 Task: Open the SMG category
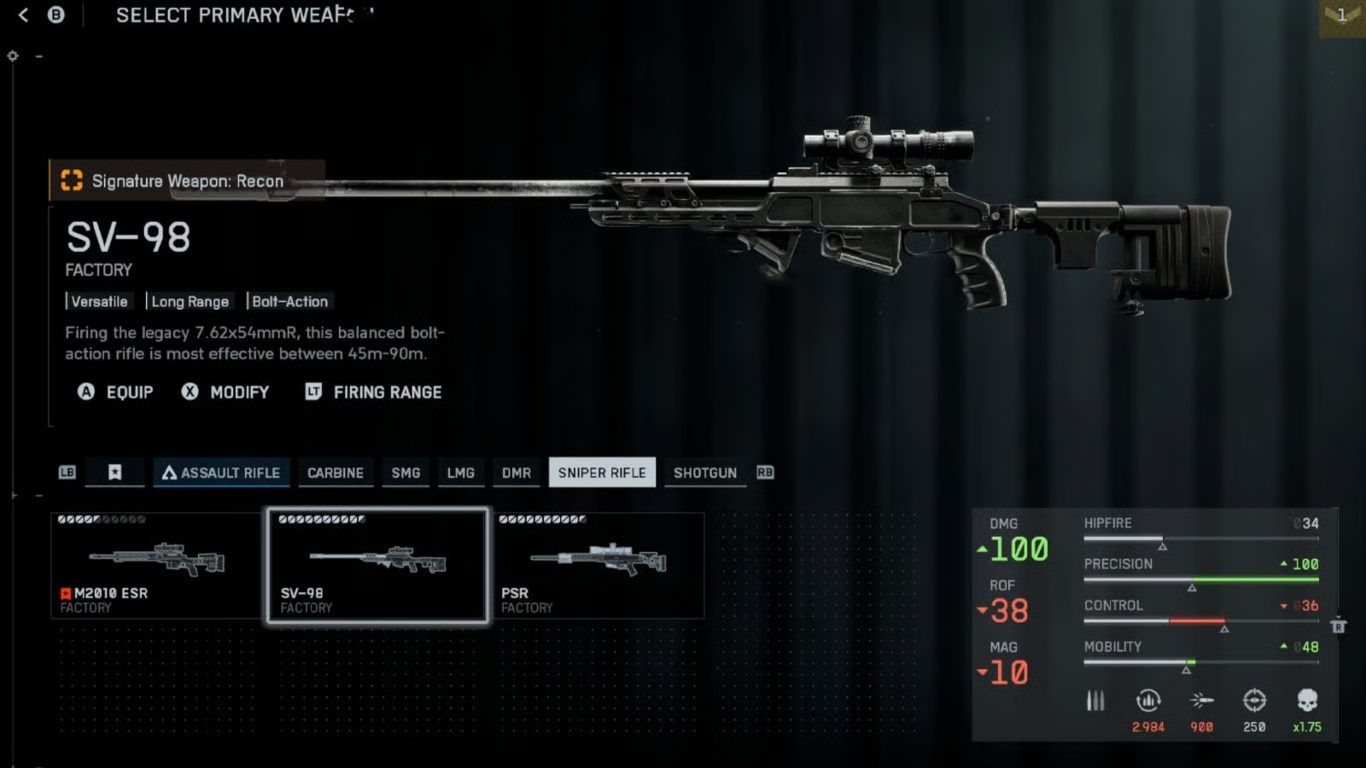click(x=405, y=473)
